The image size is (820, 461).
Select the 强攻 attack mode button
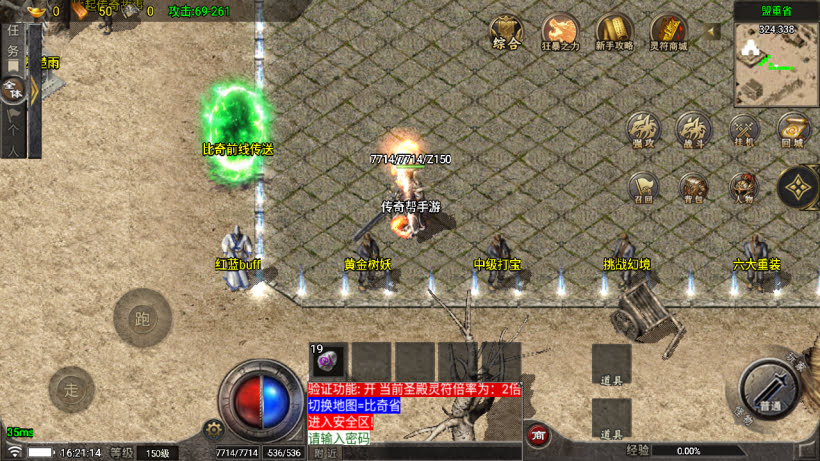643,130
